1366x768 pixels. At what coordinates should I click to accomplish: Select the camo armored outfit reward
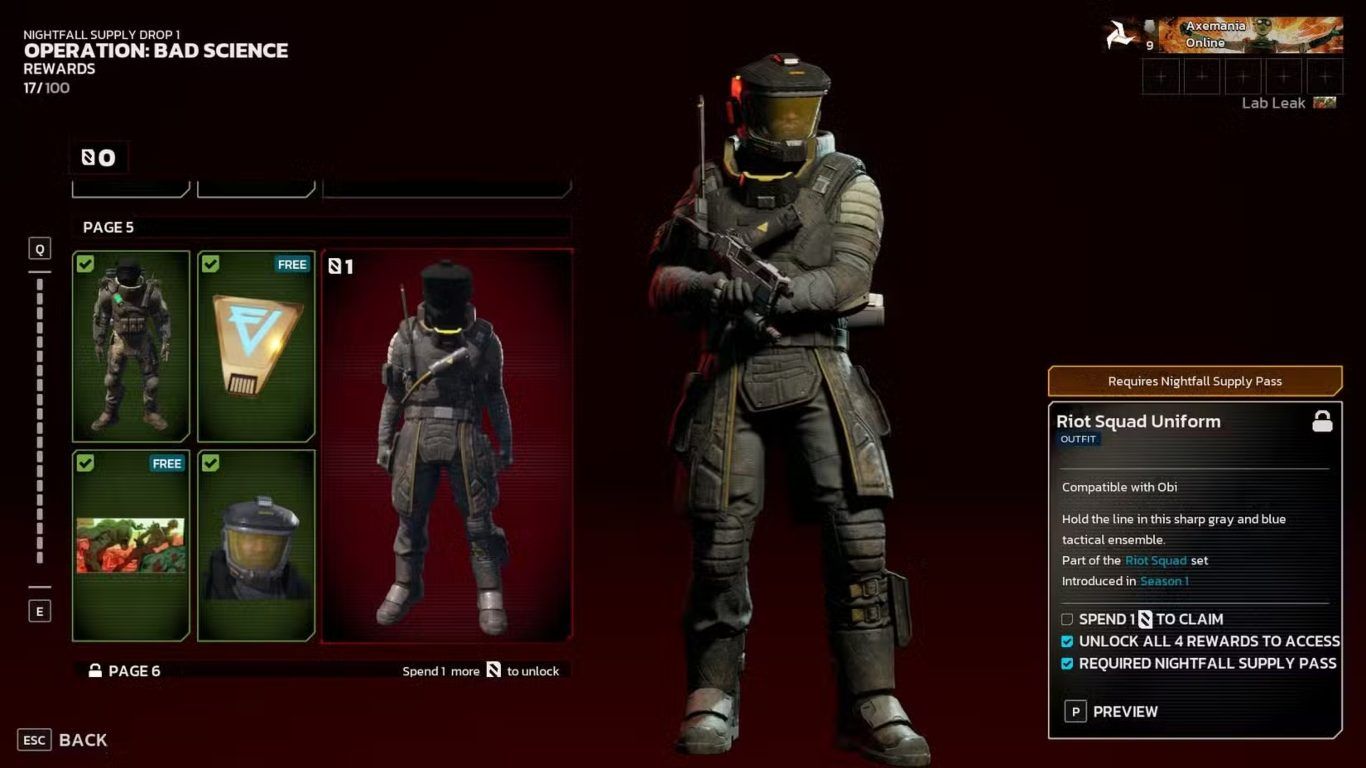tap(131, 346)
